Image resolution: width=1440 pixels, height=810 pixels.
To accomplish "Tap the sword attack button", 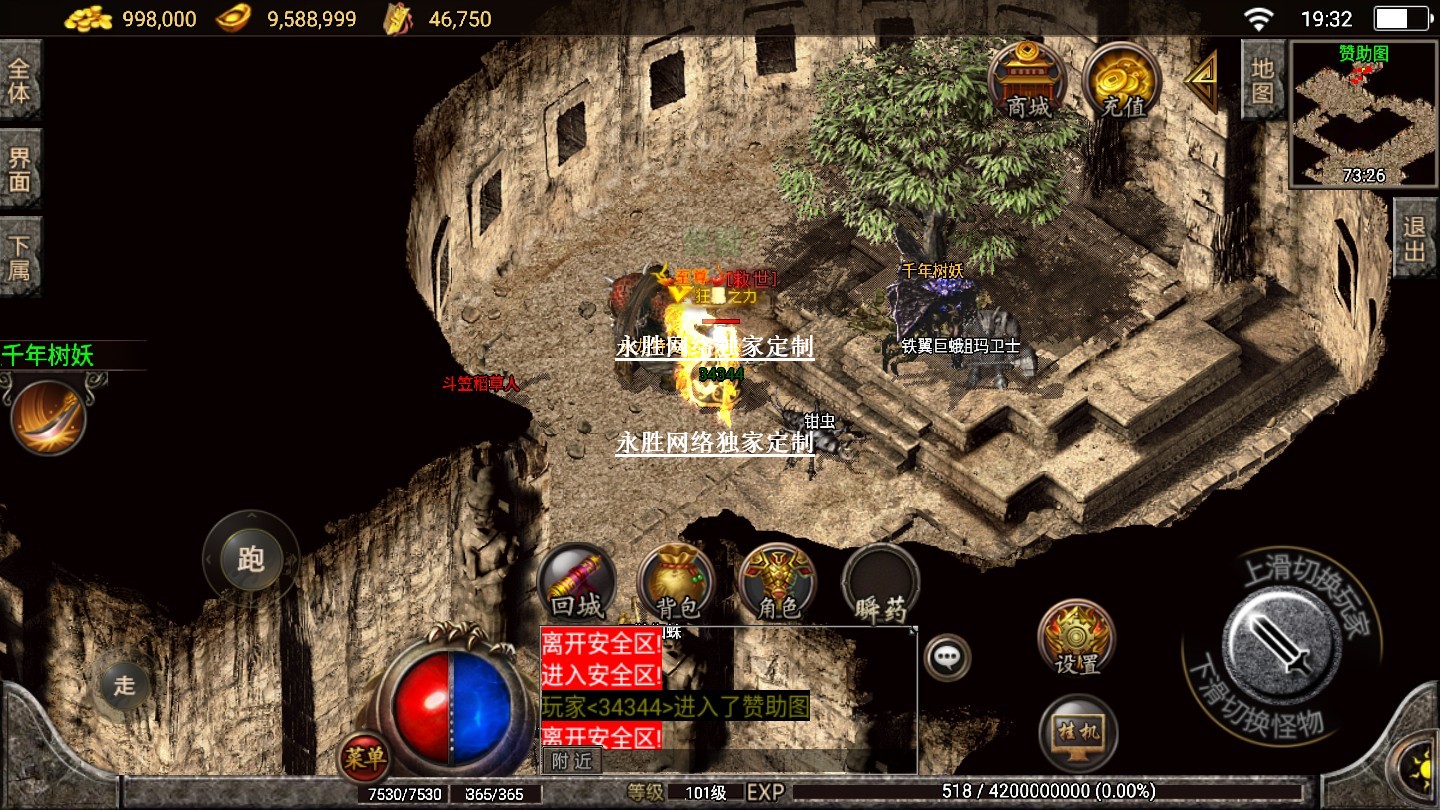I will pos(1281,642).
